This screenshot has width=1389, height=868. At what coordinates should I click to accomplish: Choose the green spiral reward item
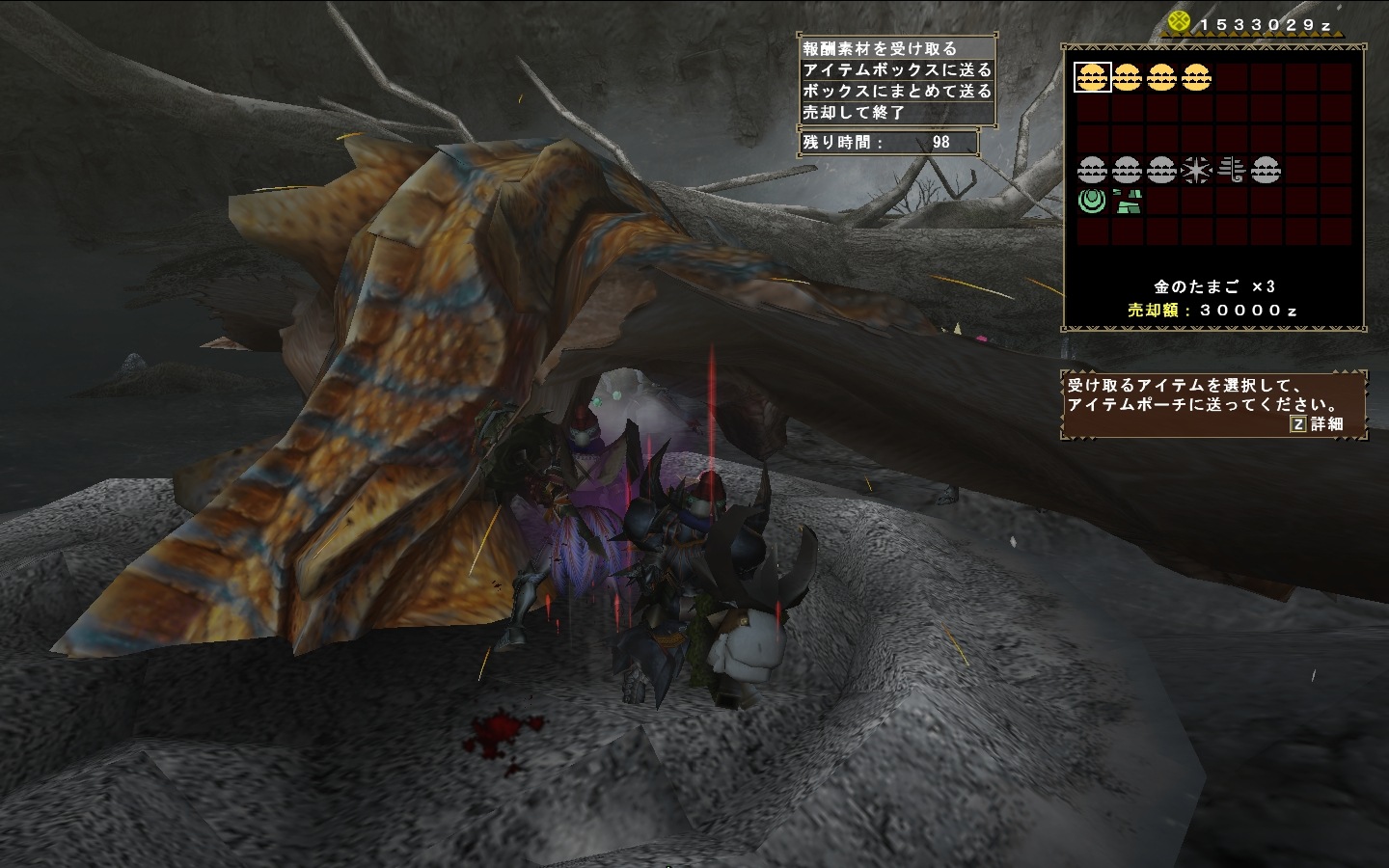(x=1092, y=202)
